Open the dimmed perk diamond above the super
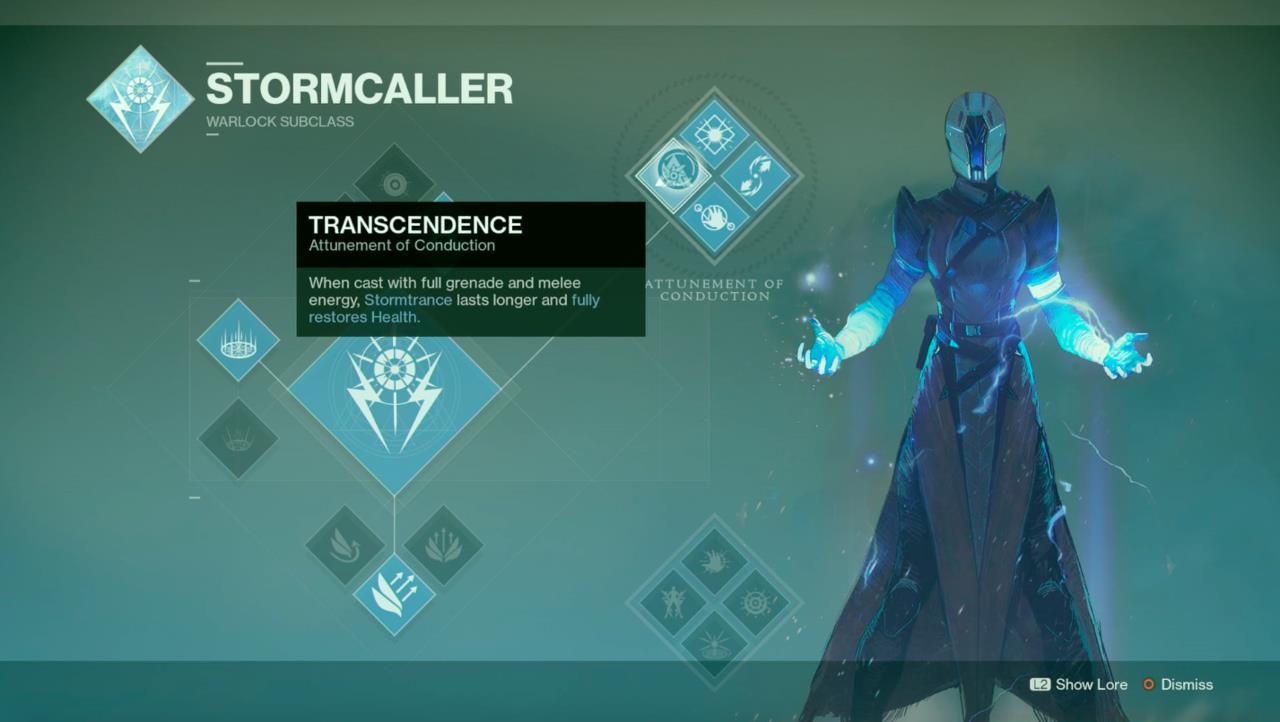 [x=395, y=183]
